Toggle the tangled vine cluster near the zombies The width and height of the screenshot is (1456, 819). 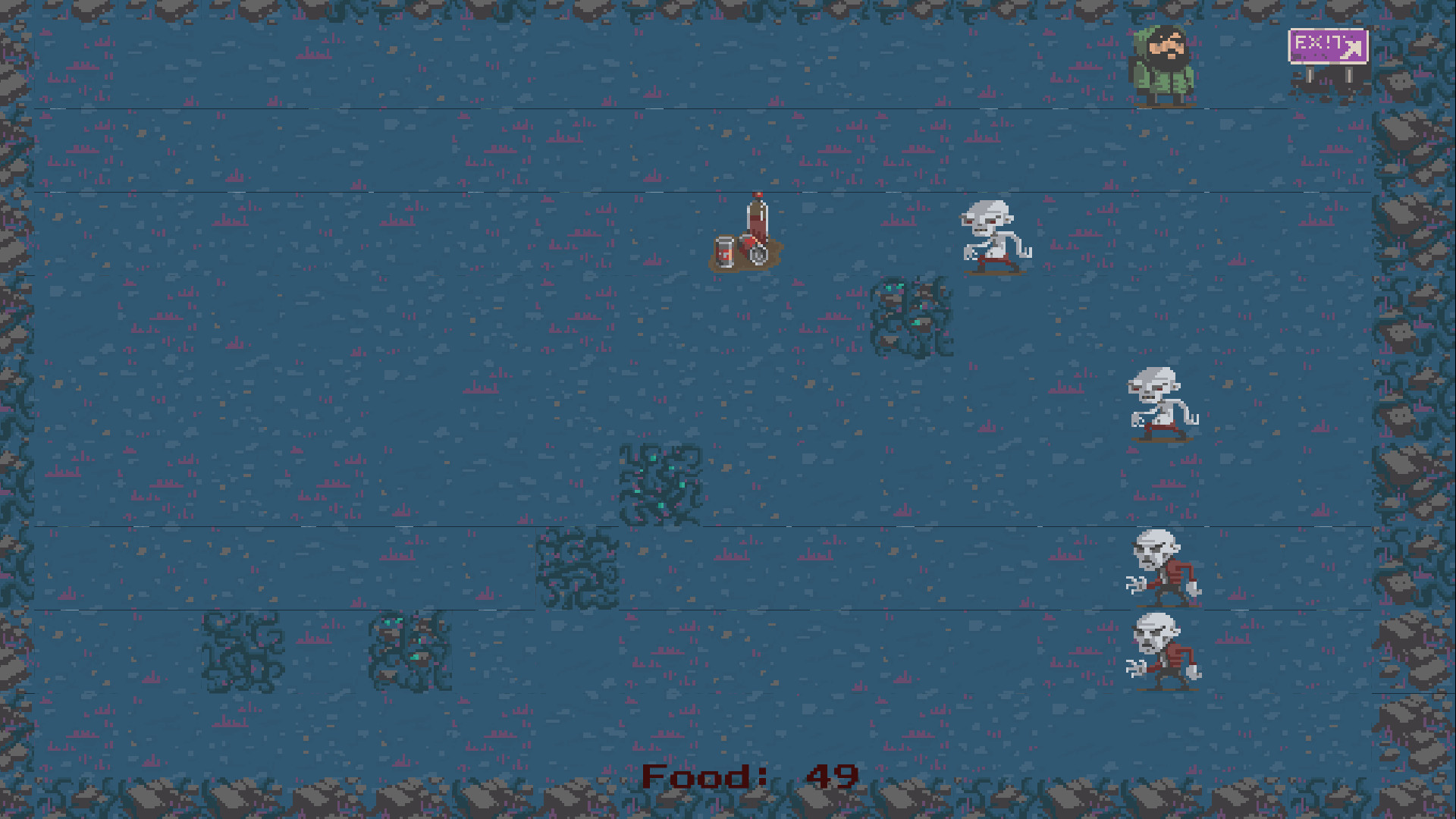pos(914,315)
